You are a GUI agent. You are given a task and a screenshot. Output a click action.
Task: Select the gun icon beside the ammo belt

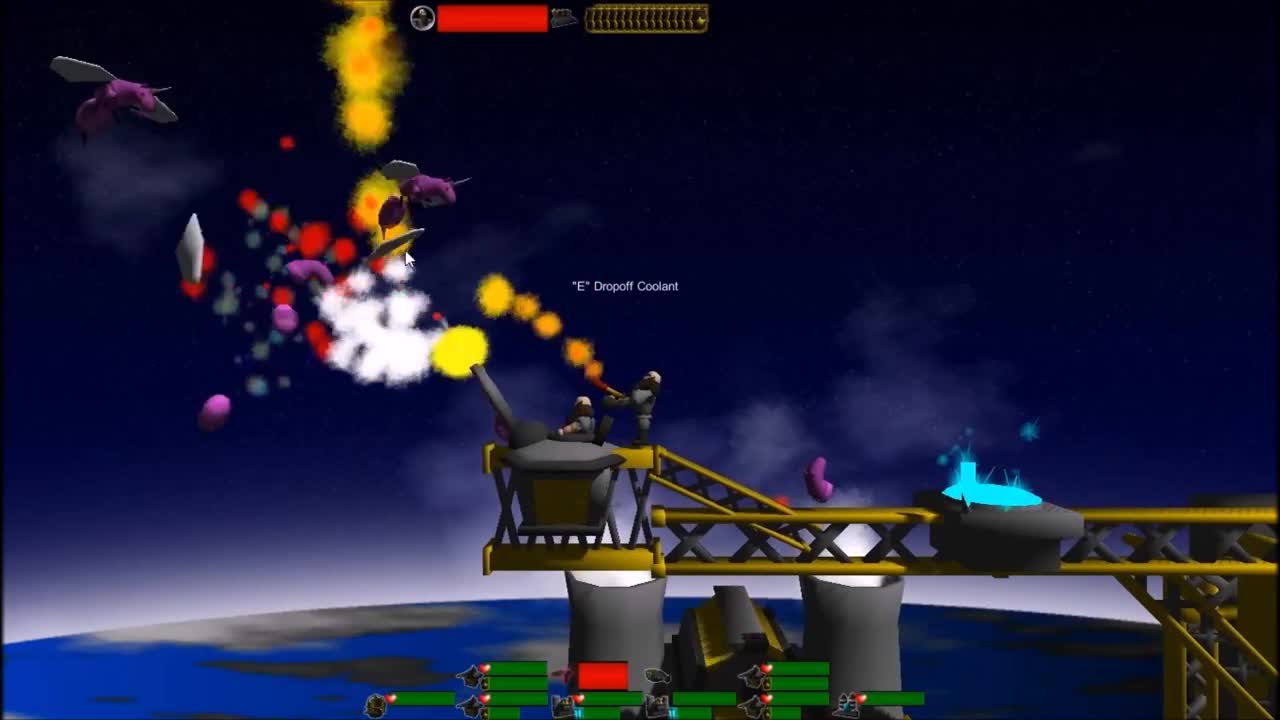coord(562,18)
